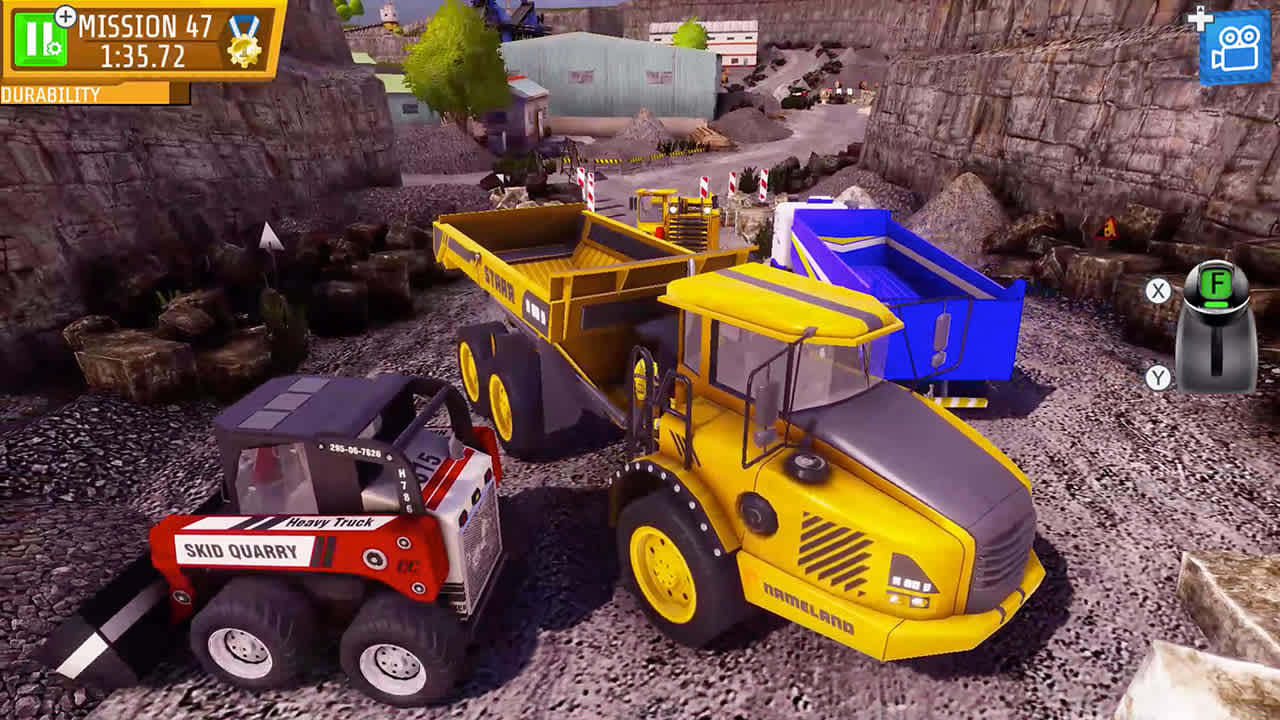Click the DURABILITY label tab
This screenshot has height=720, width=1280.
(x=50, y=95)
